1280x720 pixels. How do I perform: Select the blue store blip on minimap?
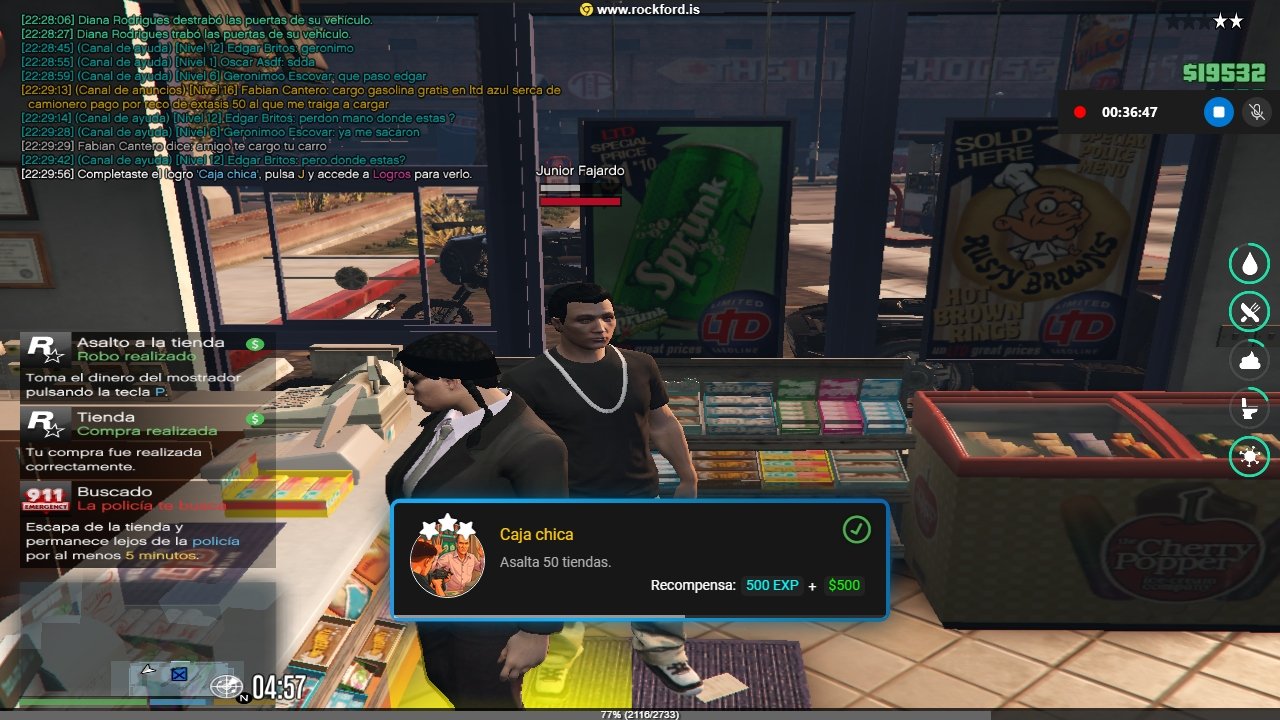(x=179, y=674)
